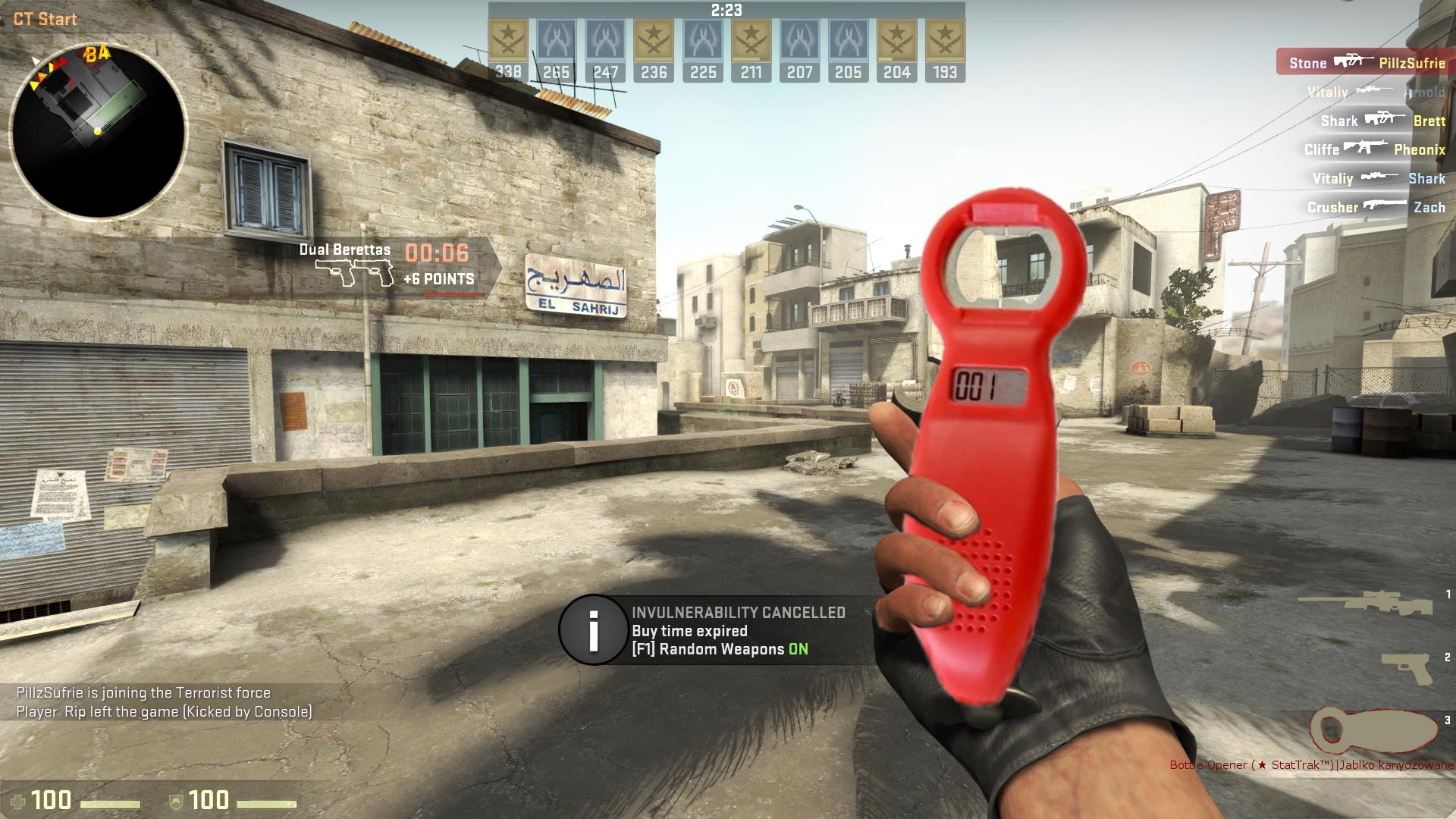
Task: Select the pistol in weapon slot 2
Action: click(1407, 669)
